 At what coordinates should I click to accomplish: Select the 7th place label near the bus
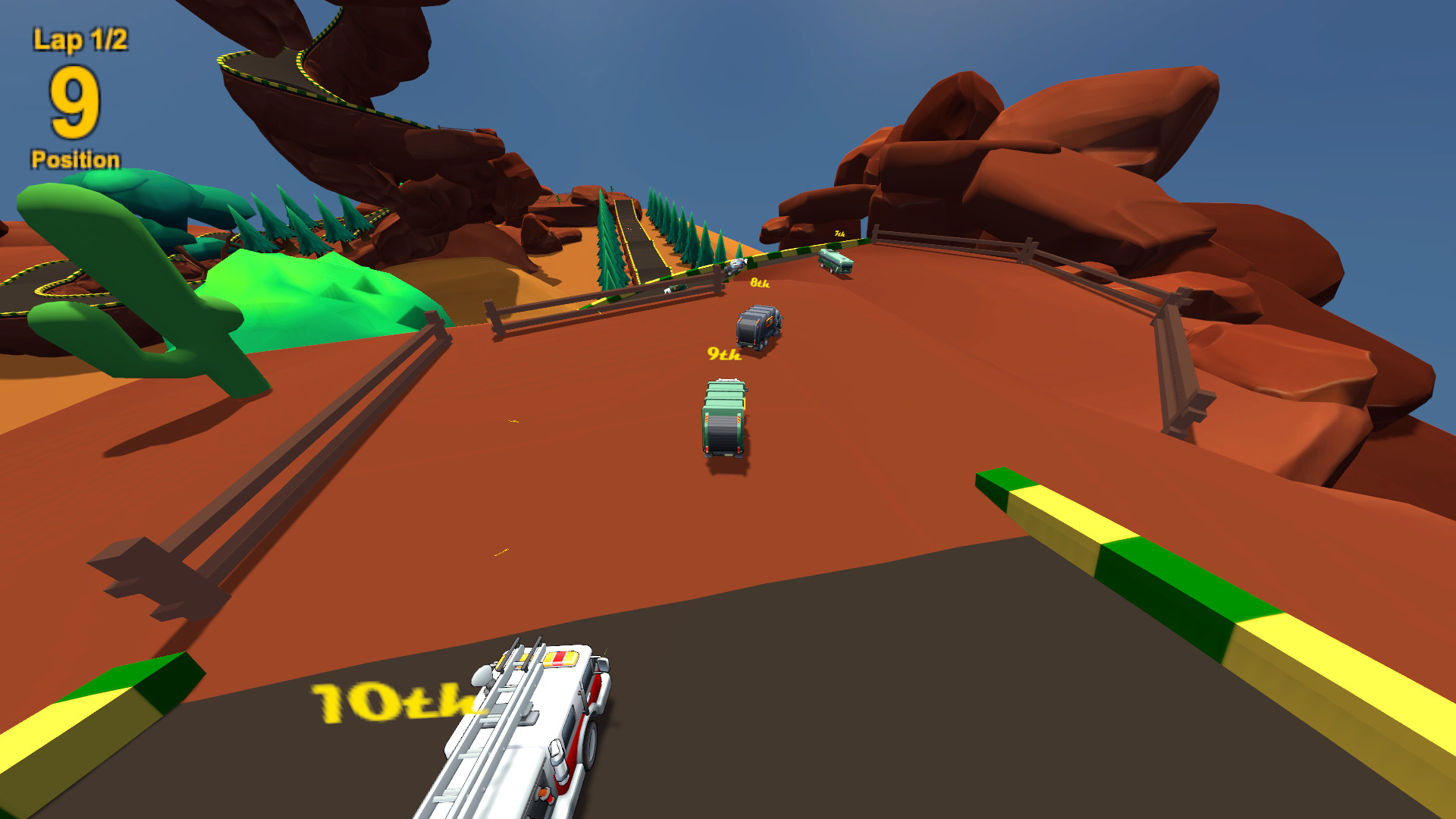(x=839, y=234)
